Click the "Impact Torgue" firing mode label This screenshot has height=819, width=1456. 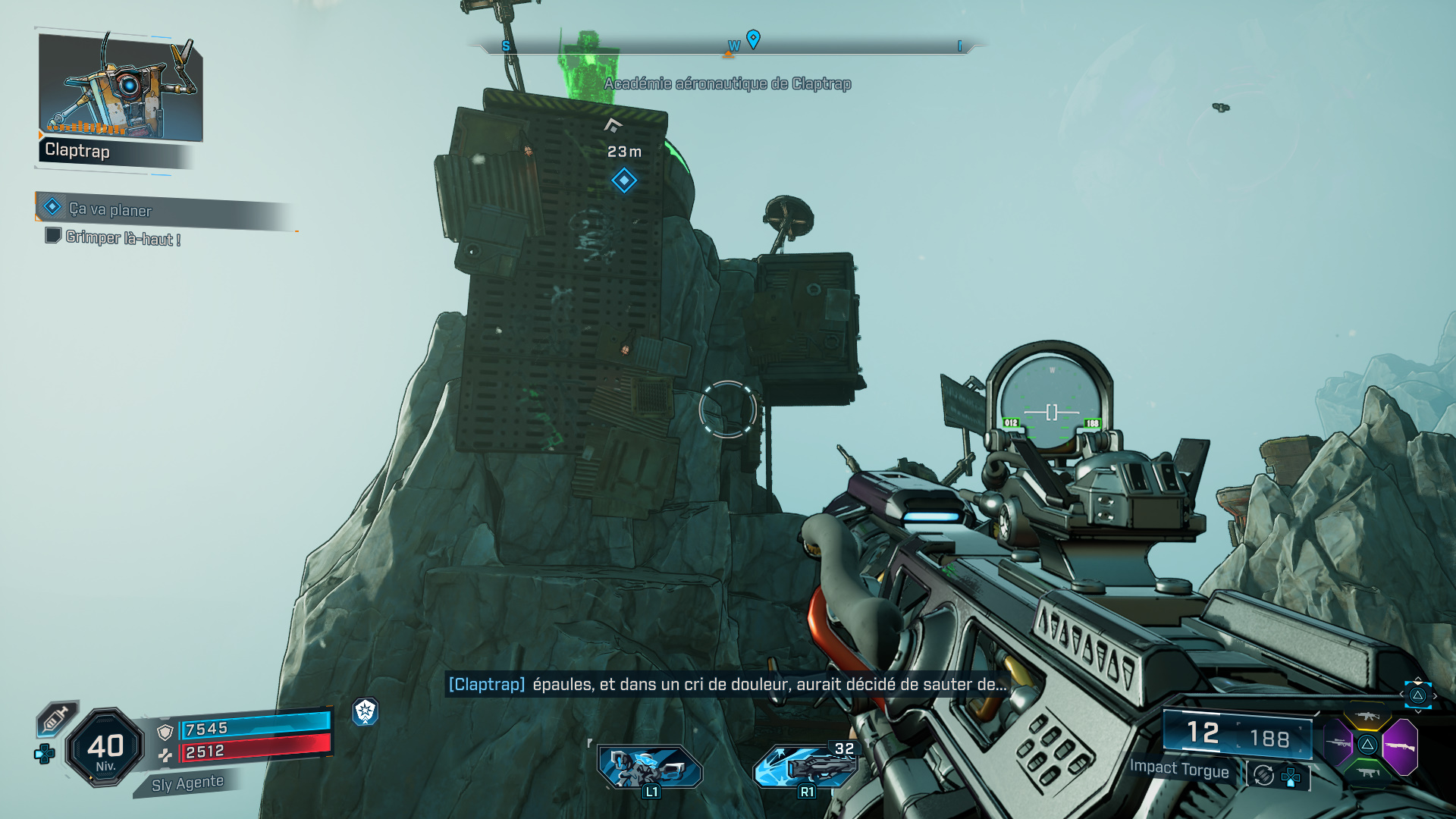[x=1179, y=769]
